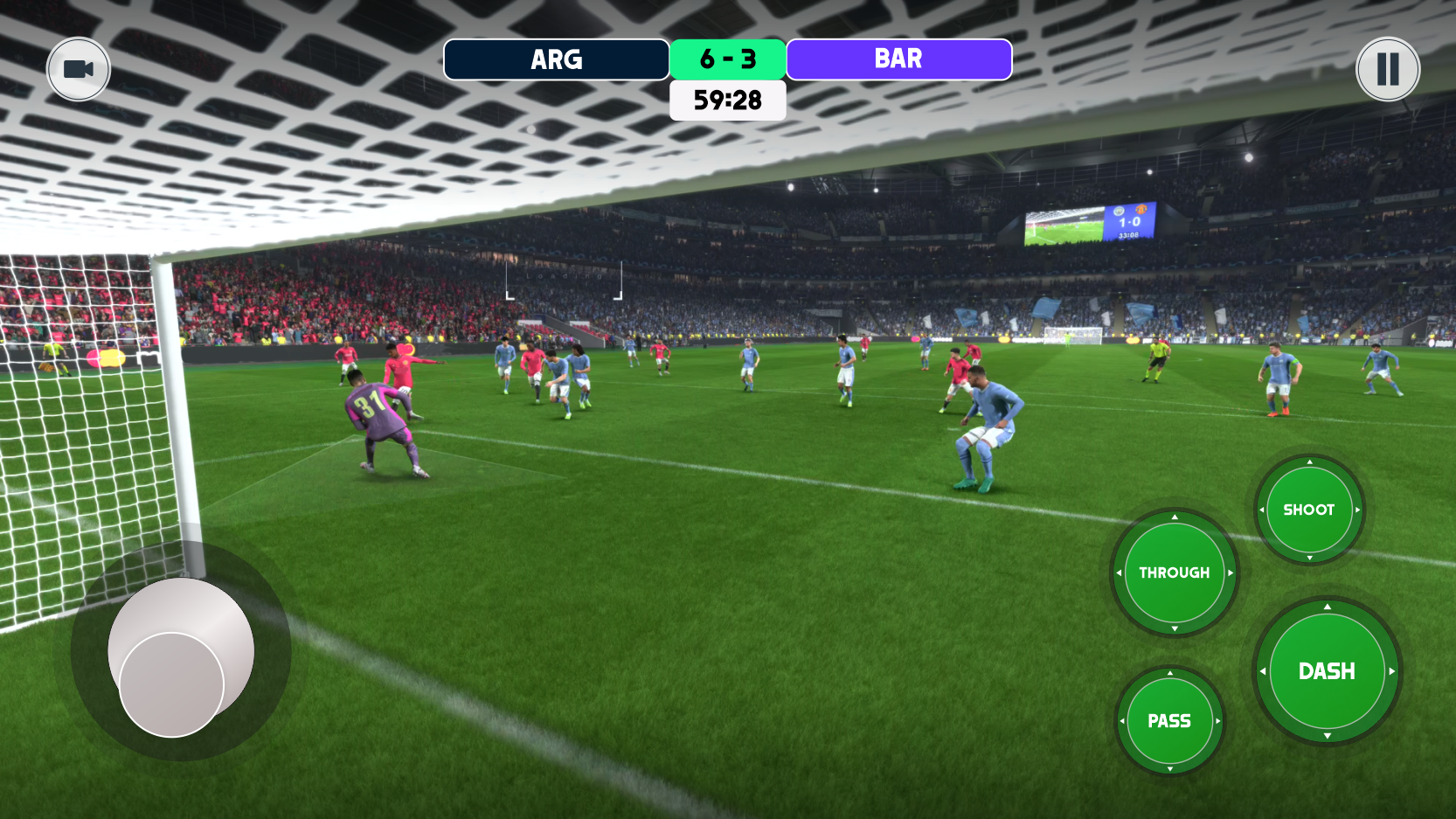
Task: Click the left arrow beside DASH
Action: [x=1264, y=670]
